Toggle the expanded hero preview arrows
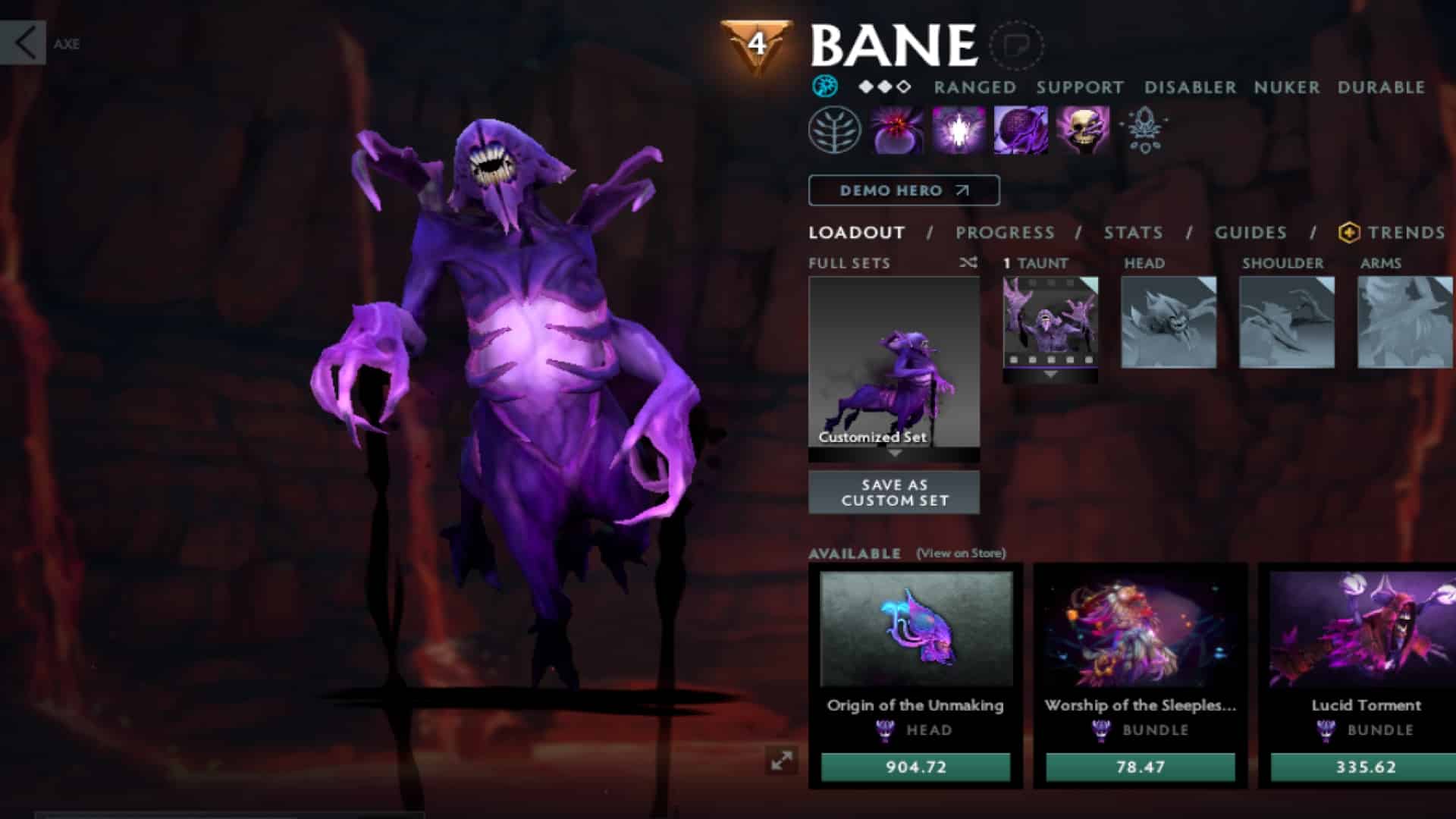This screenshot has width=1456, height=819. click(783, 758)
